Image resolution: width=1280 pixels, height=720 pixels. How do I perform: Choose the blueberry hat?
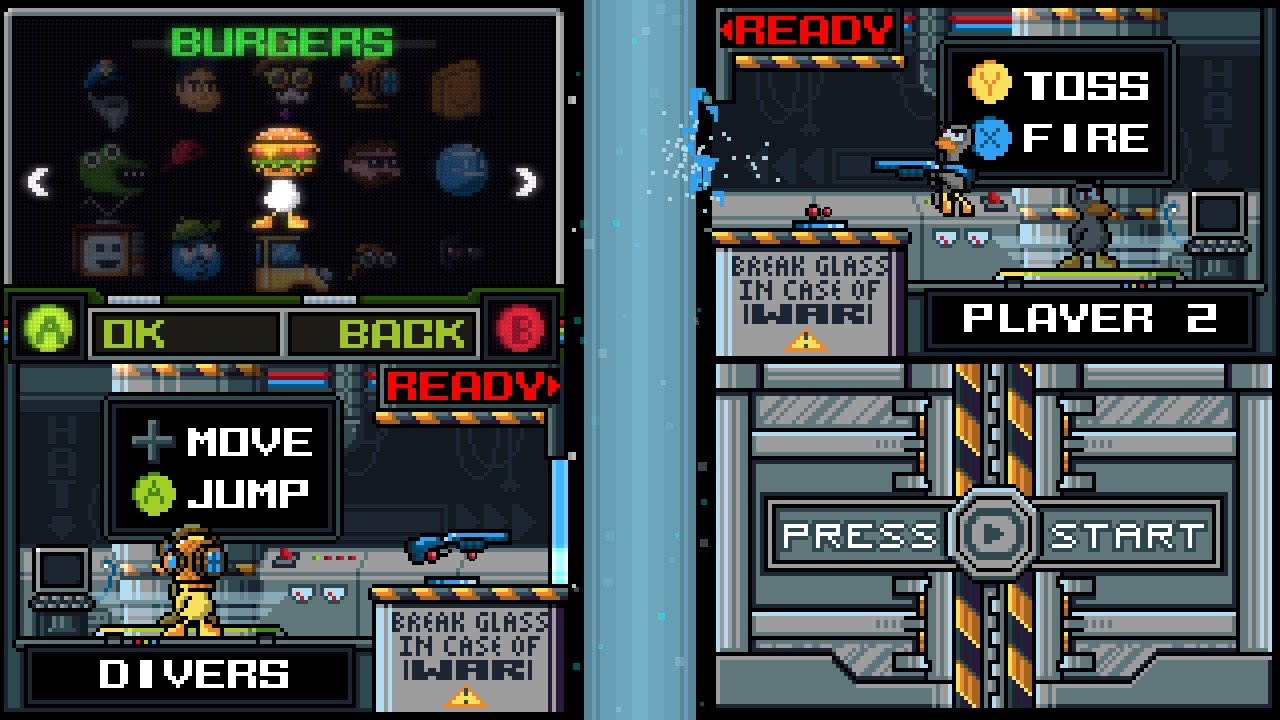click(x=196, y=254)
